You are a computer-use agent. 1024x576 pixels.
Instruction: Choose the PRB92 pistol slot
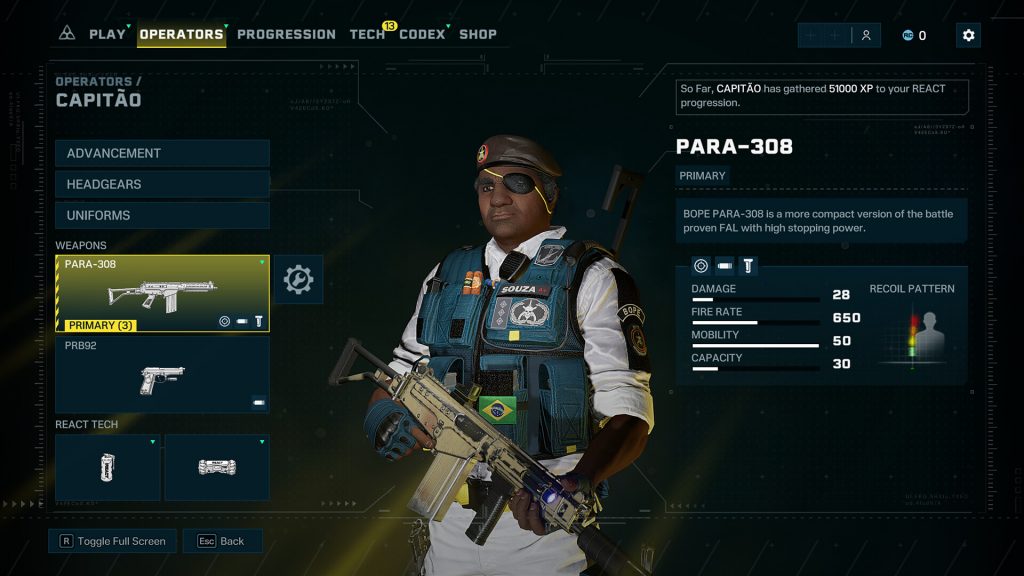click(x=162, y=374)
